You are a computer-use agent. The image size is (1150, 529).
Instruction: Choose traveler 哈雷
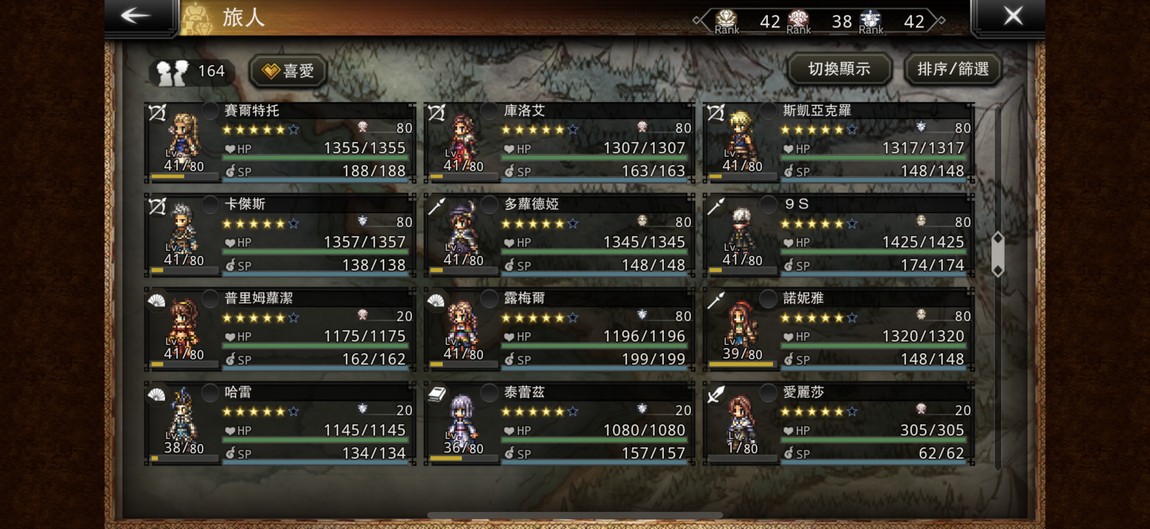point(280,424)
